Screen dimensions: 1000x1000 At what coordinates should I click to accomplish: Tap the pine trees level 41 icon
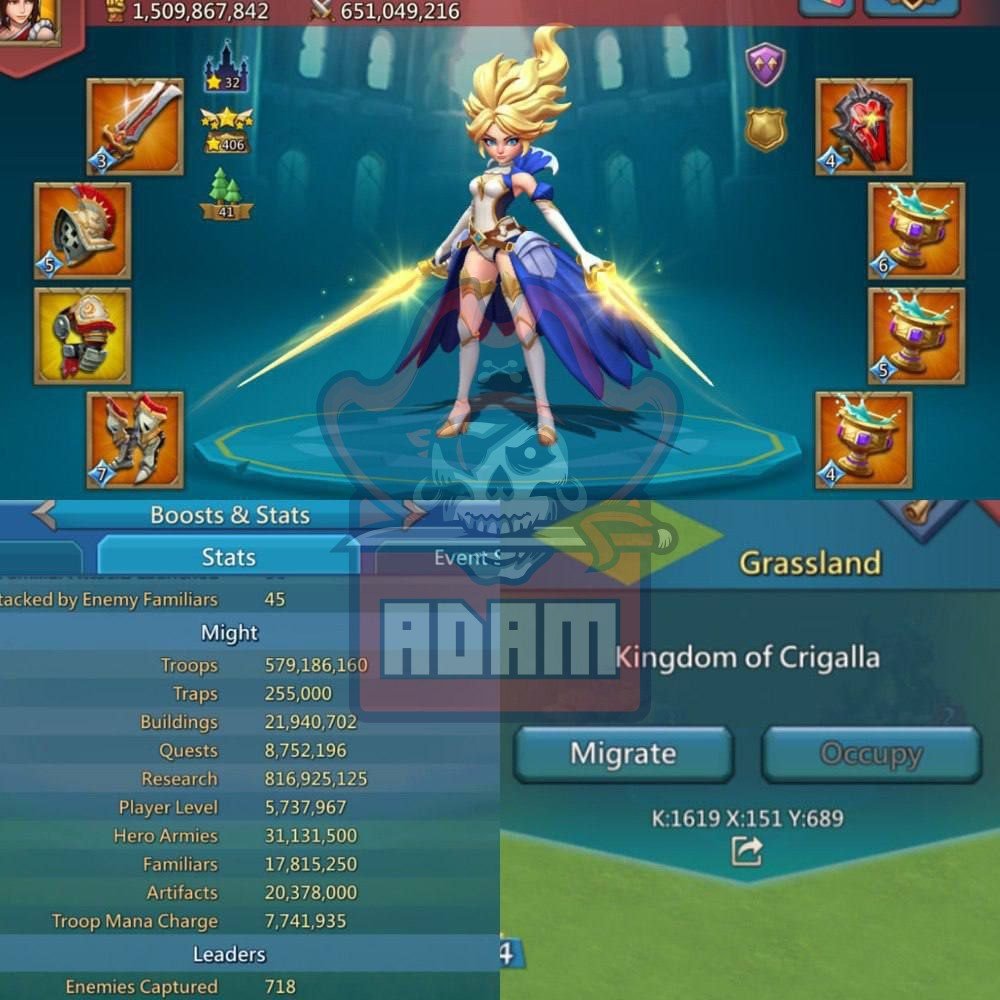coord(226,194)
